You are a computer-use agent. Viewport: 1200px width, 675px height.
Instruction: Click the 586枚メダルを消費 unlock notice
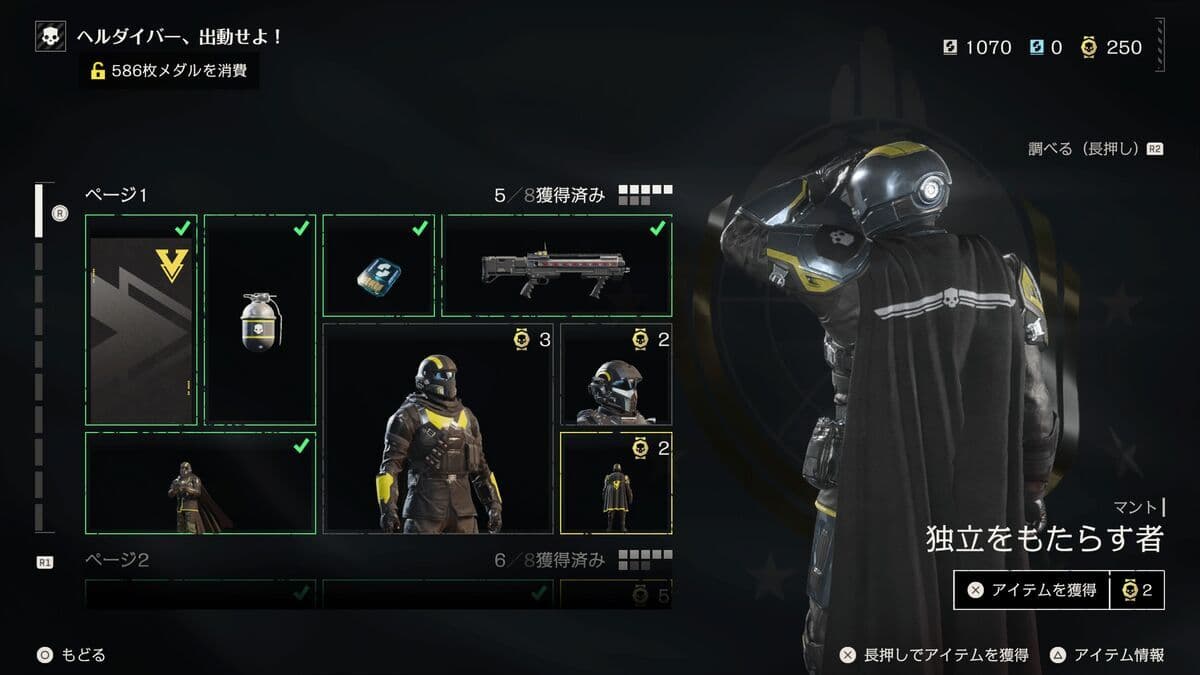click(x=170, y=70)
